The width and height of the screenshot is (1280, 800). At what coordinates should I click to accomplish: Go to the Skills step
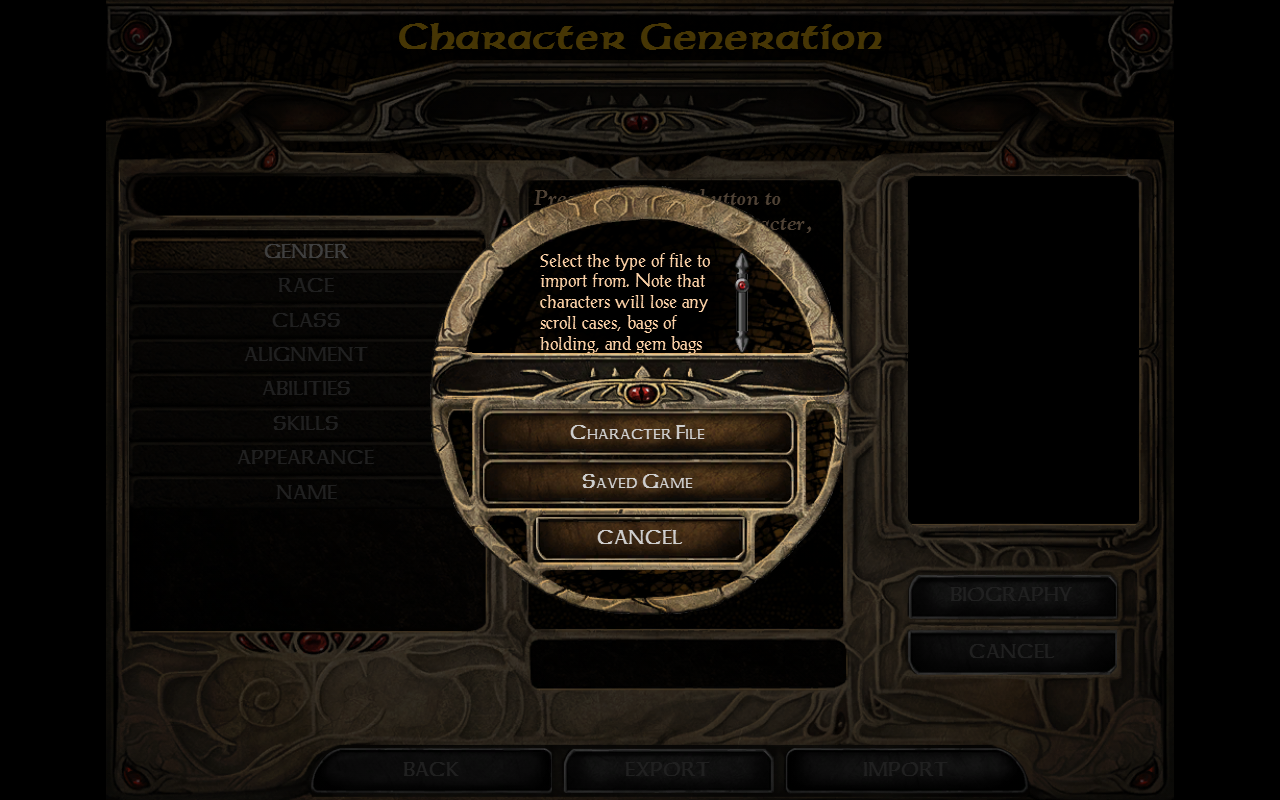point(306,424)
